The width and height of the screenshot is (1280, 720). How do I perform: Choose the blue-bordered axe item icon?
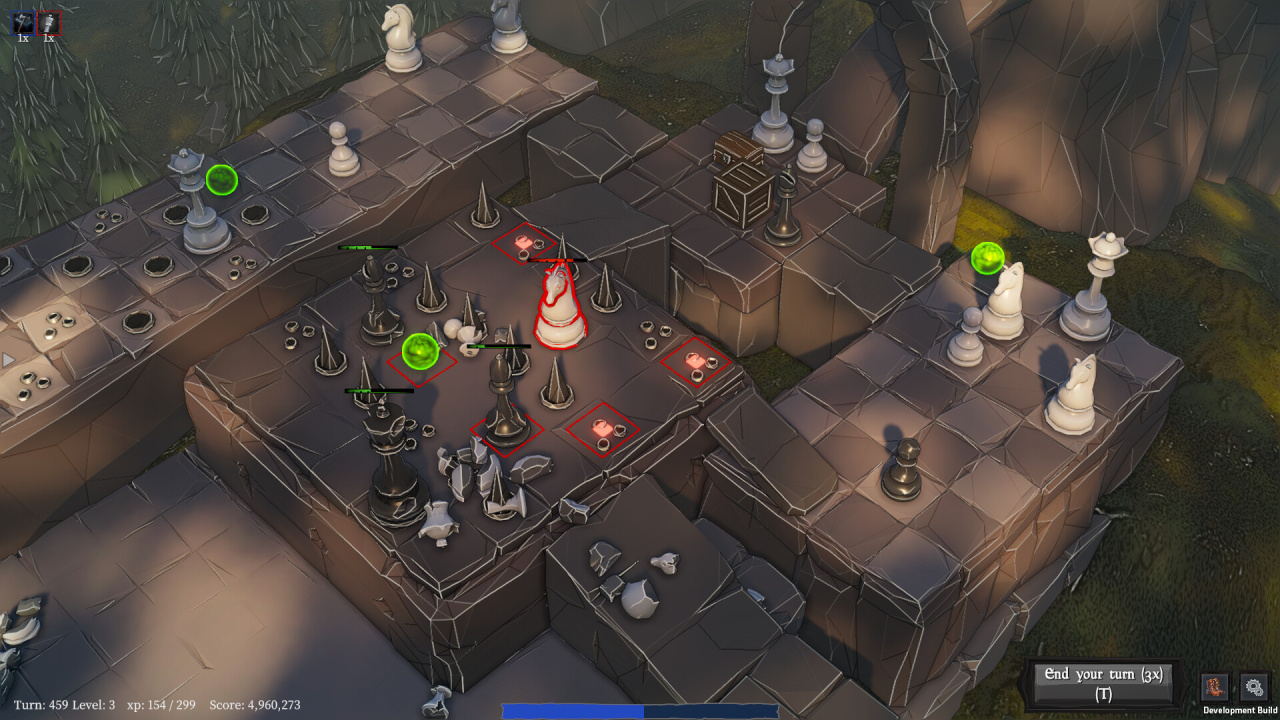pyautogui.click(x=23, y=23)
